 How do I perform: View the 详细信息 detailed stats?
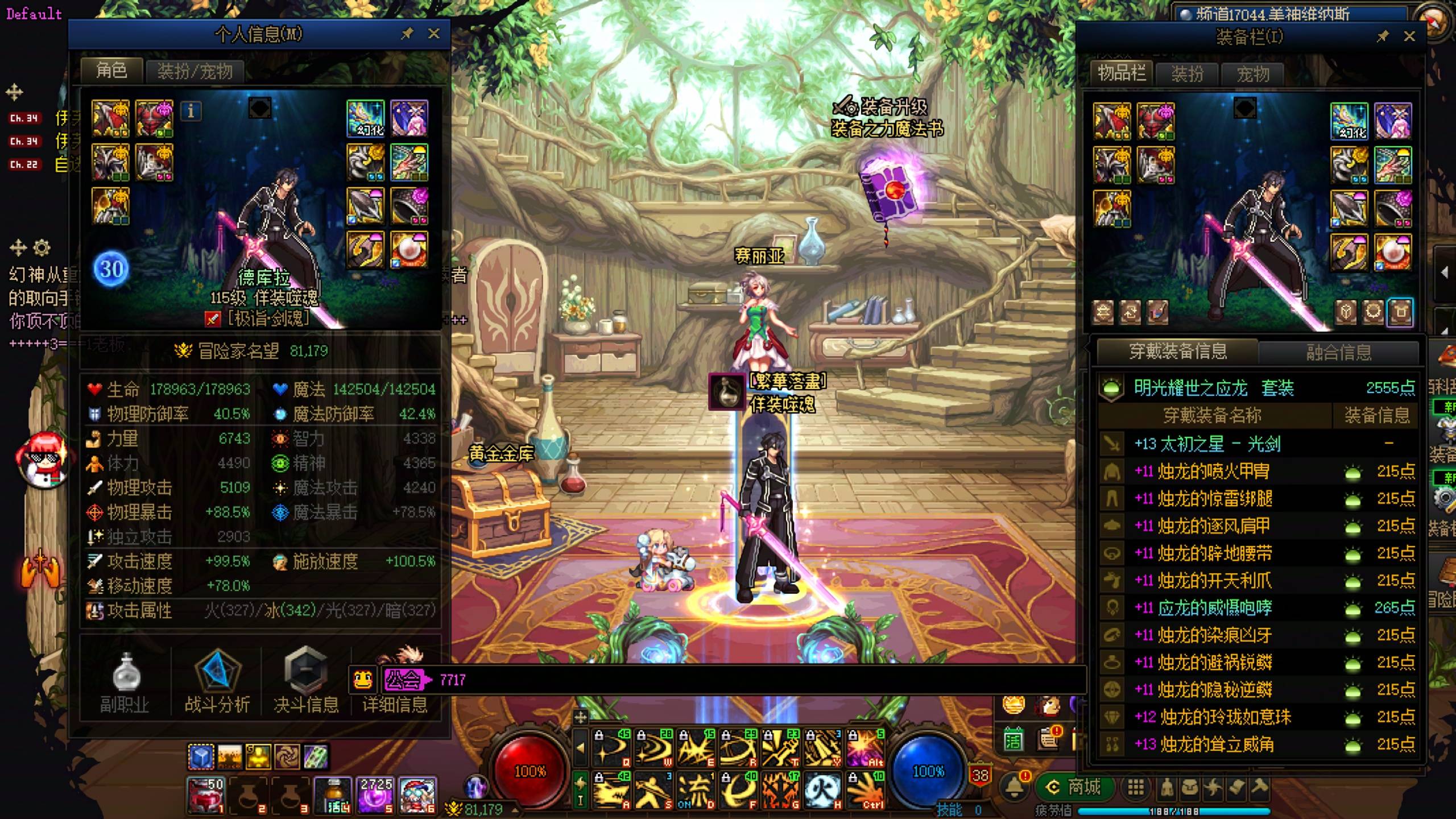[395, 704]
